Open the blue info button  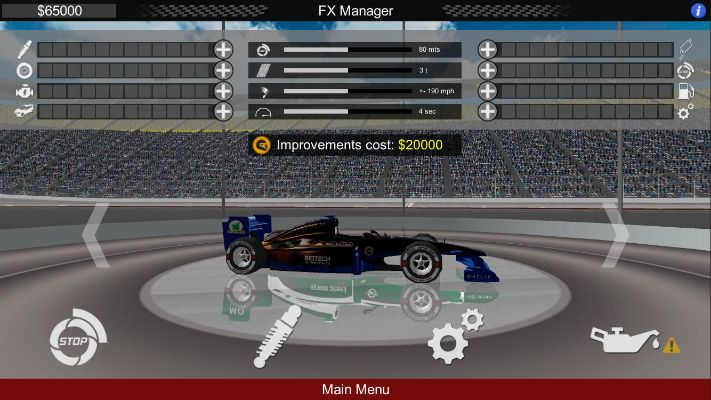coord(698,10)
